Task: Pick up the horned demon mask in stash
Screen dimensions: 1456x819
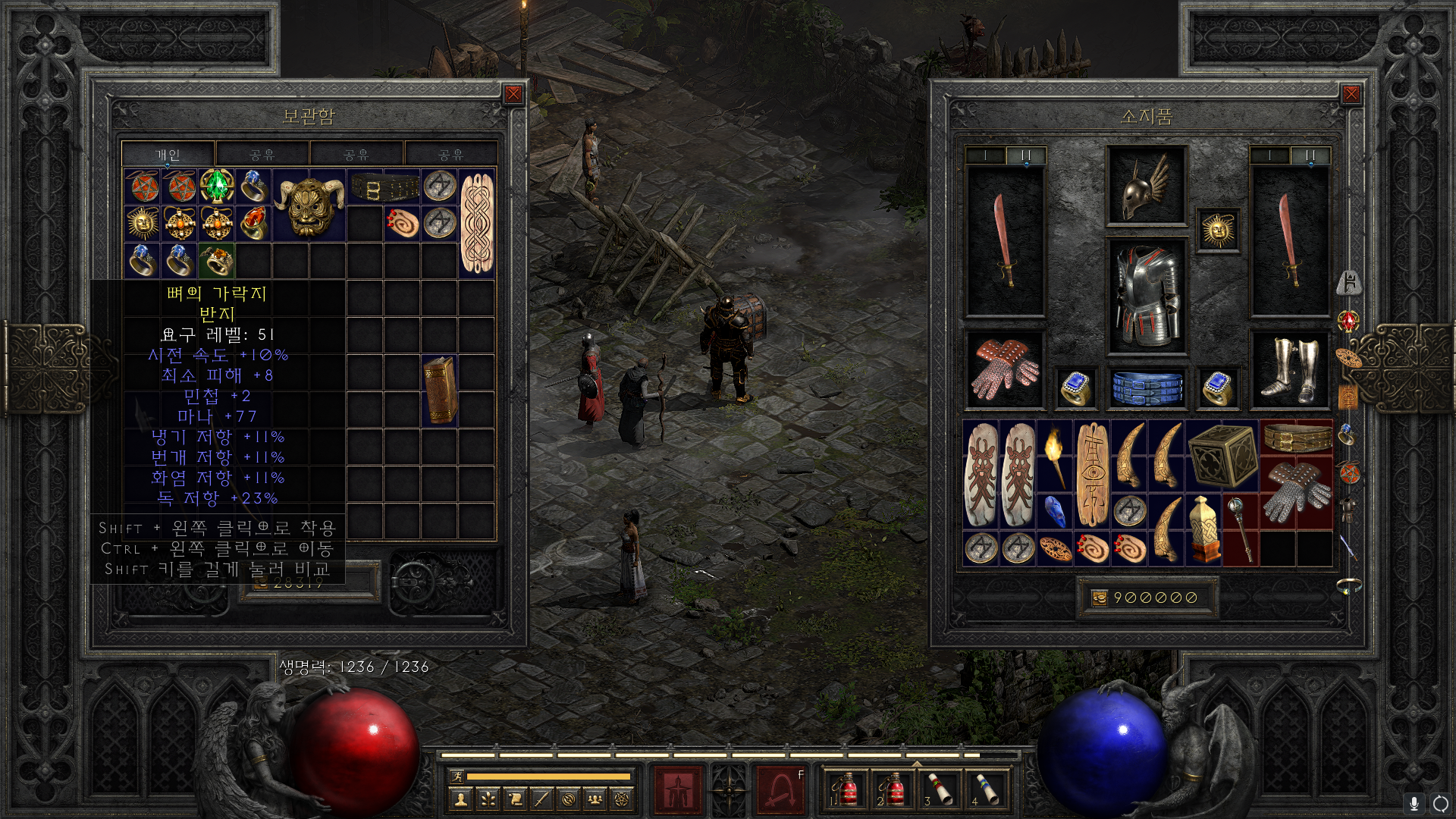Action: tap(309, 205)
